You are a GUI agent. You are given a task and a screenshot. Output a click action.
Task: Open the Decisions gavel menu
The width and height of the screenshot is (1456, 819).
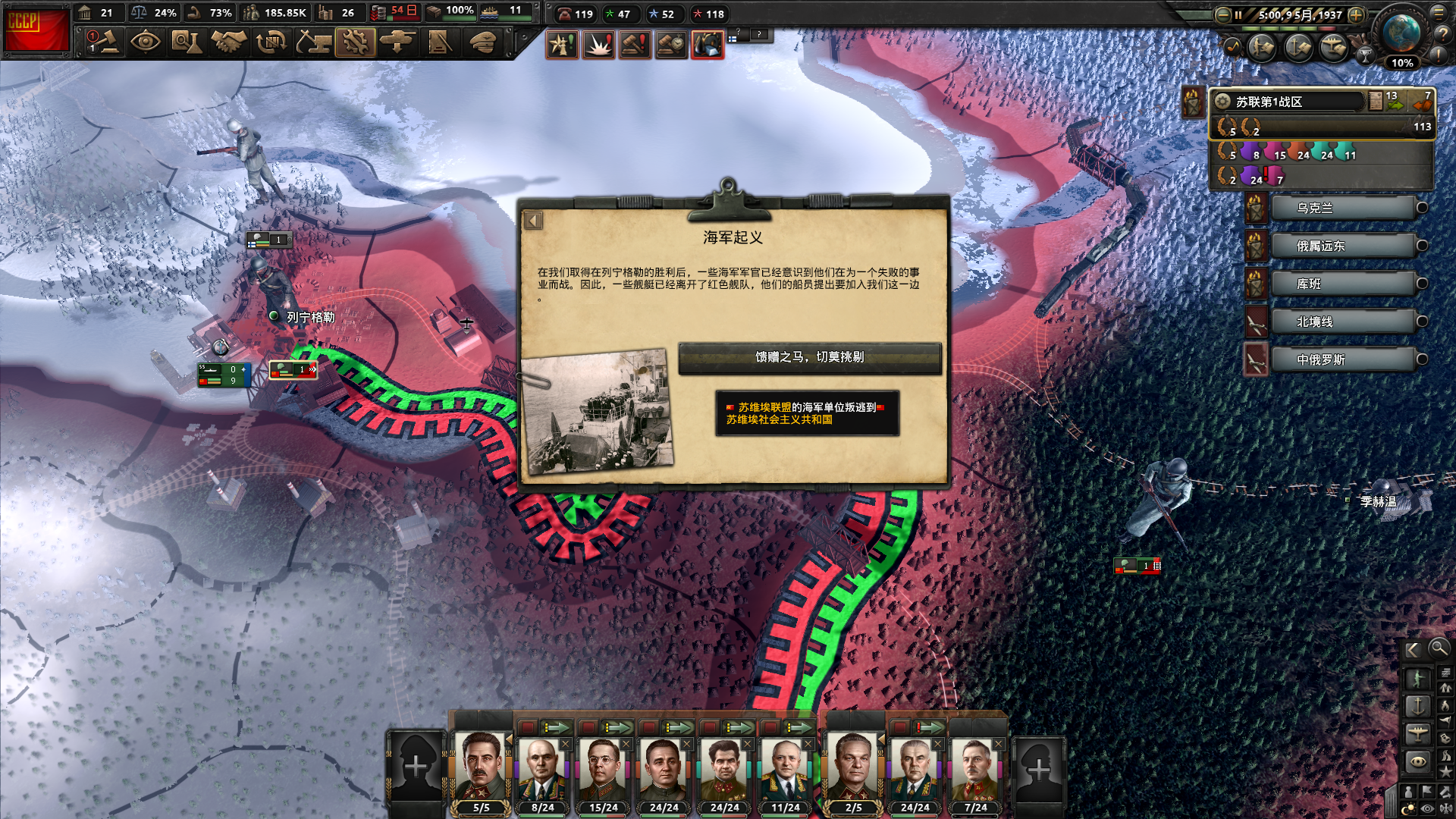pyautogui.click(x=104, y=42)
